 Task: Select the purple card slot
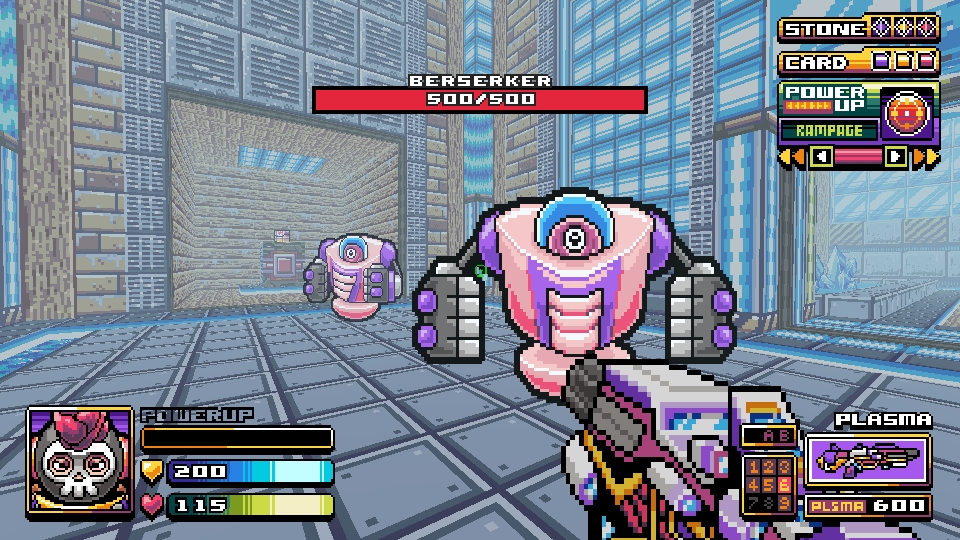coord(881,62)
